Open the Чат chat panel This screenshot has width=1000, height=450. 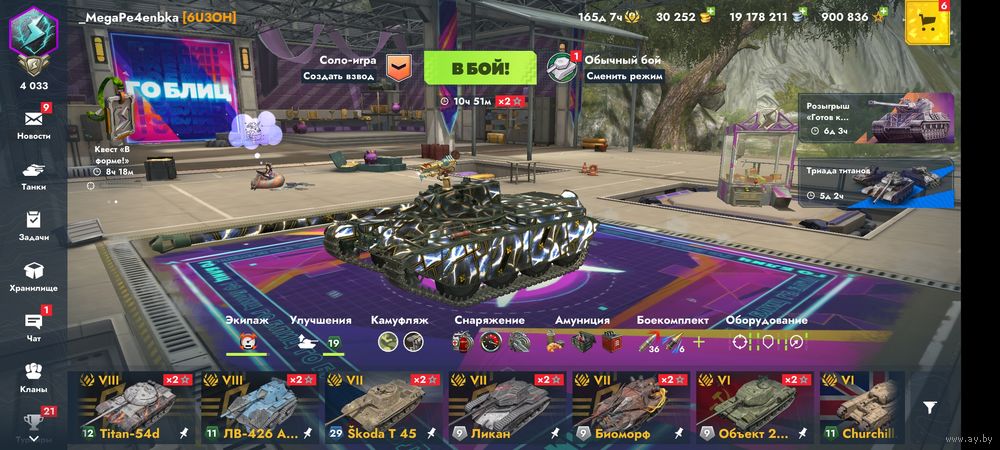(x=34, y=325)
